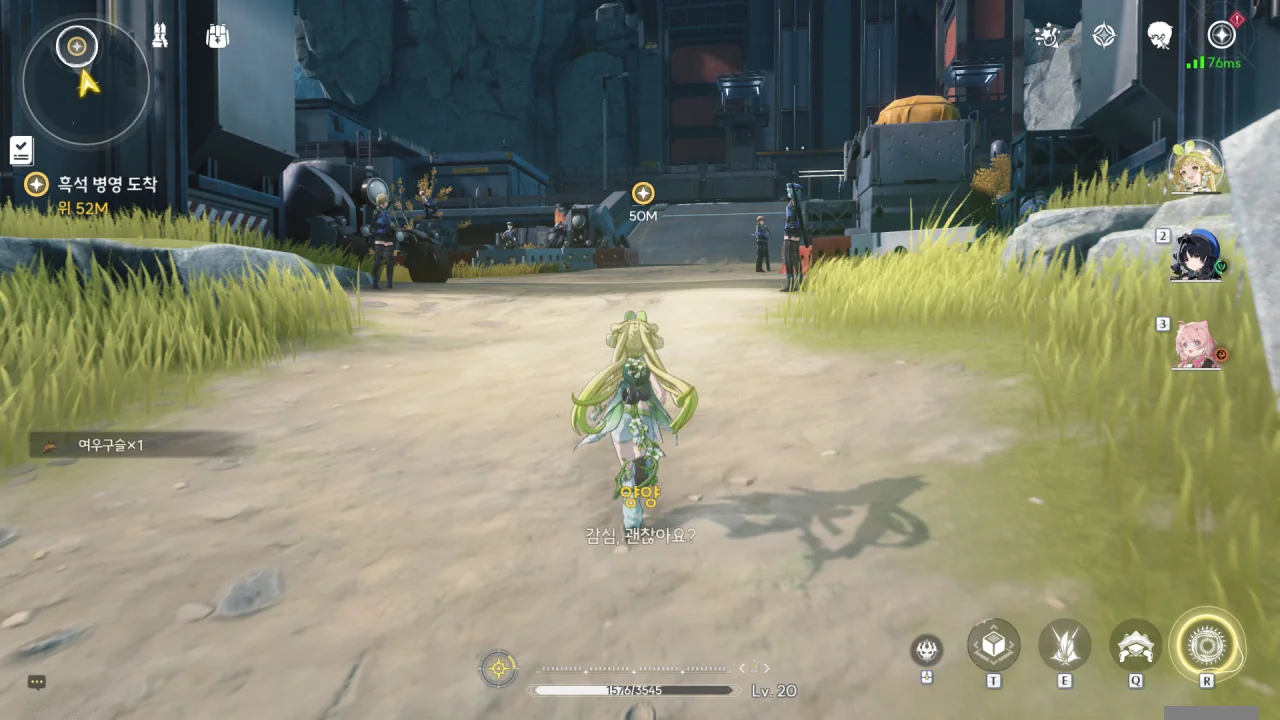Image resolution: width=1280 pixels, height=720 pixels.
Task: Click the small skull attack icon
Action: [927, 651]
